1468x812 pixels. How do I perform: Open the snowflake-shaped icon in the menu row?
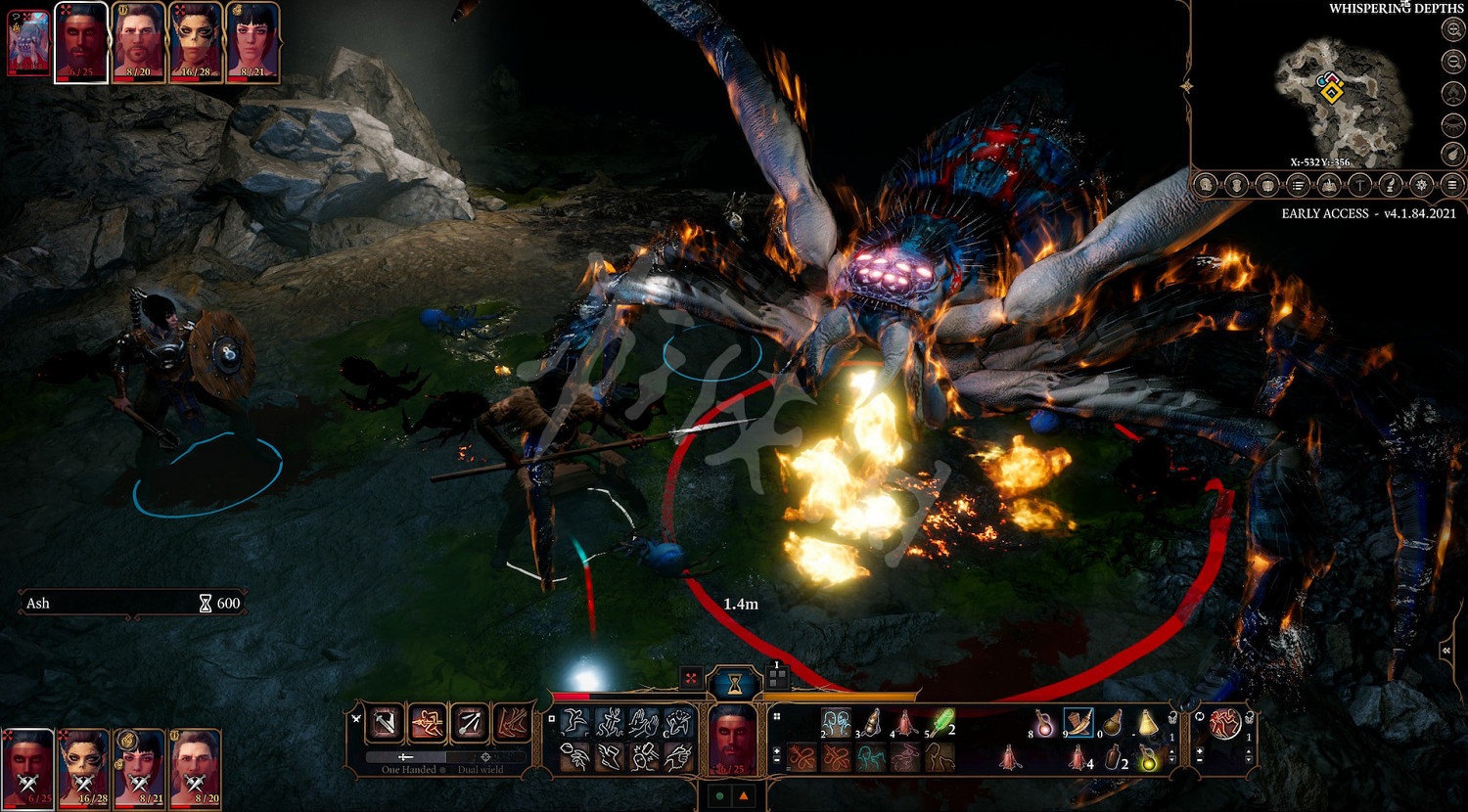click(1422, 185)
